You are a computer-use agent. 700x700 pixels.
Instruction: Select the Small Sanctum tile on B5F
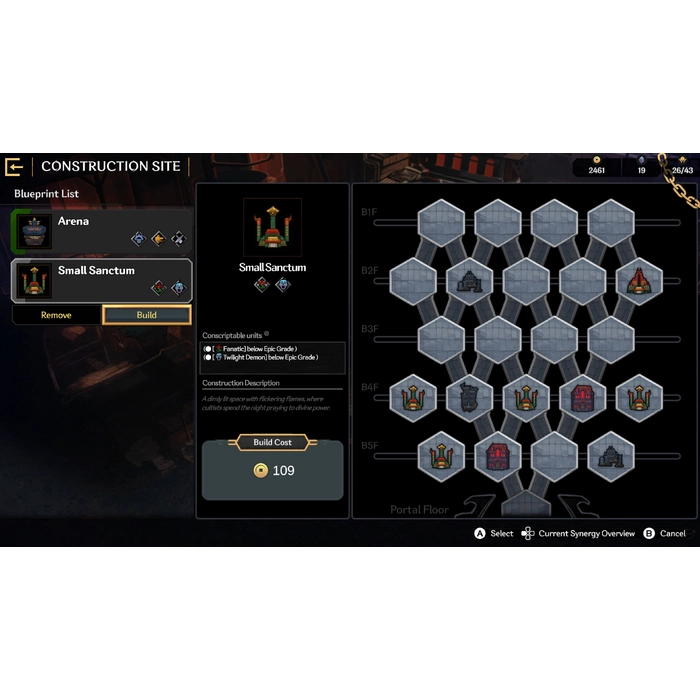441,456
